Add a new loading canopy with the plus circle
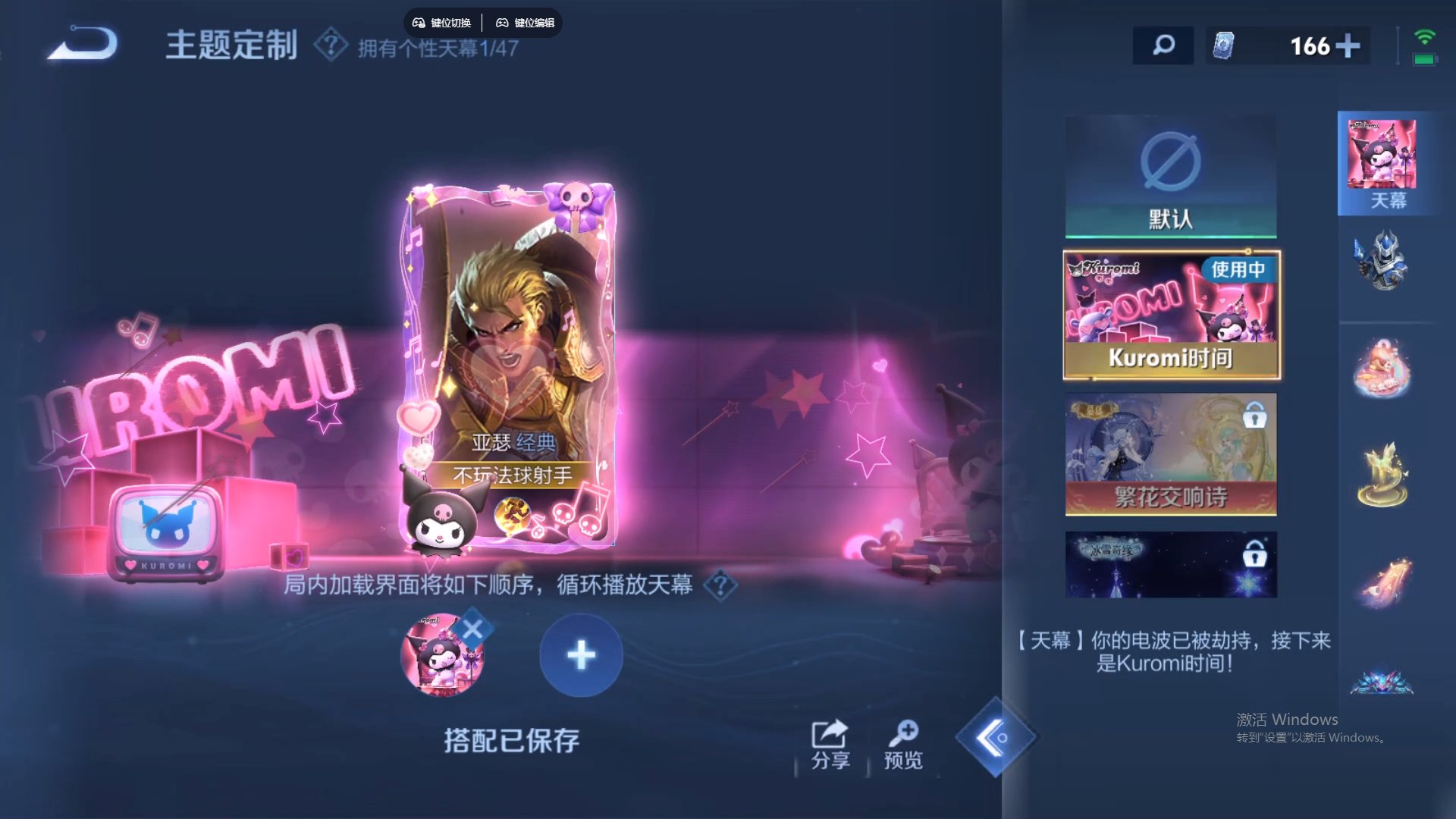 click(x=581, y=656)
